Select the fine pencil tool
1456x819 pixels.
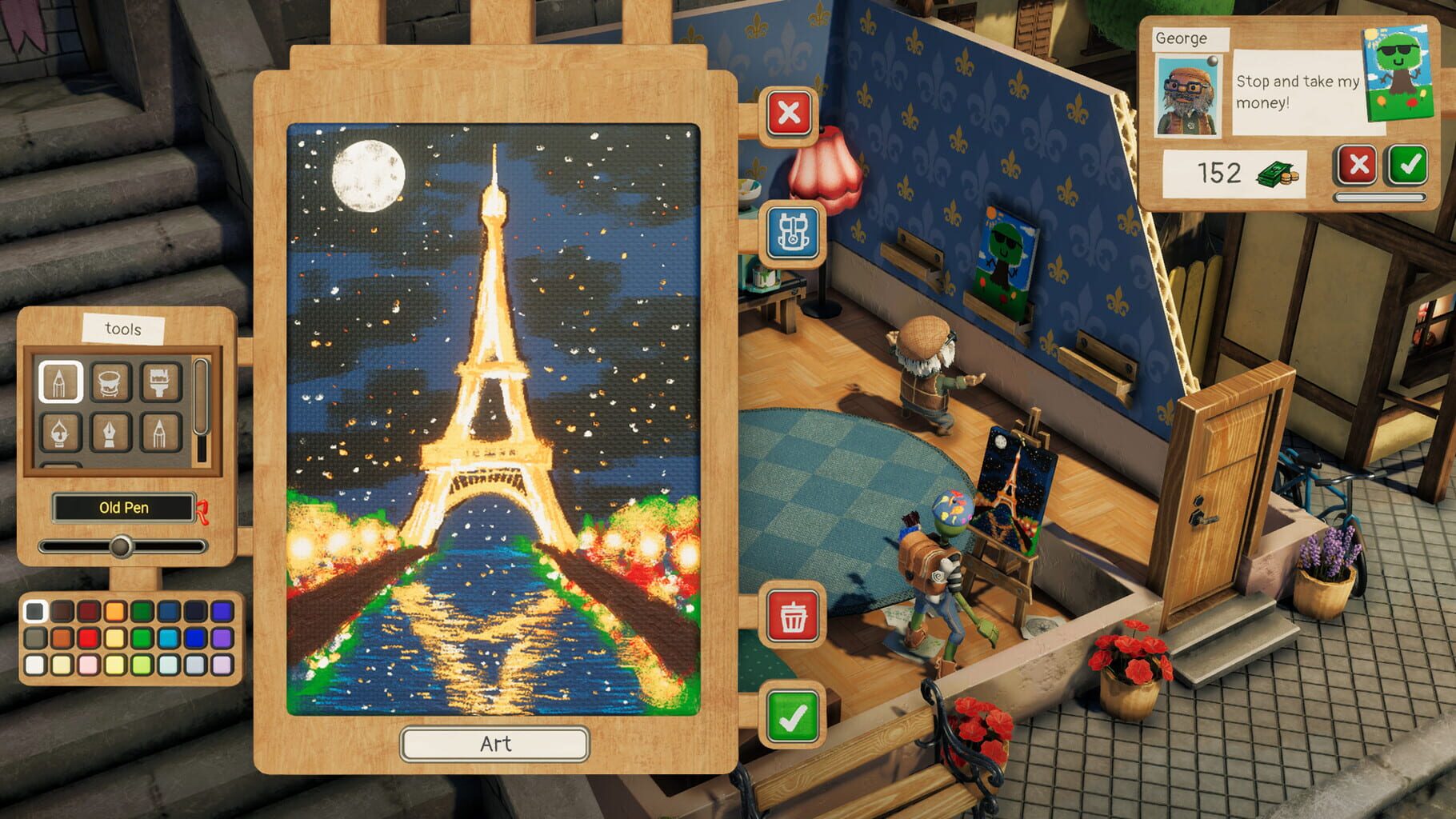[x=161, y=433]
